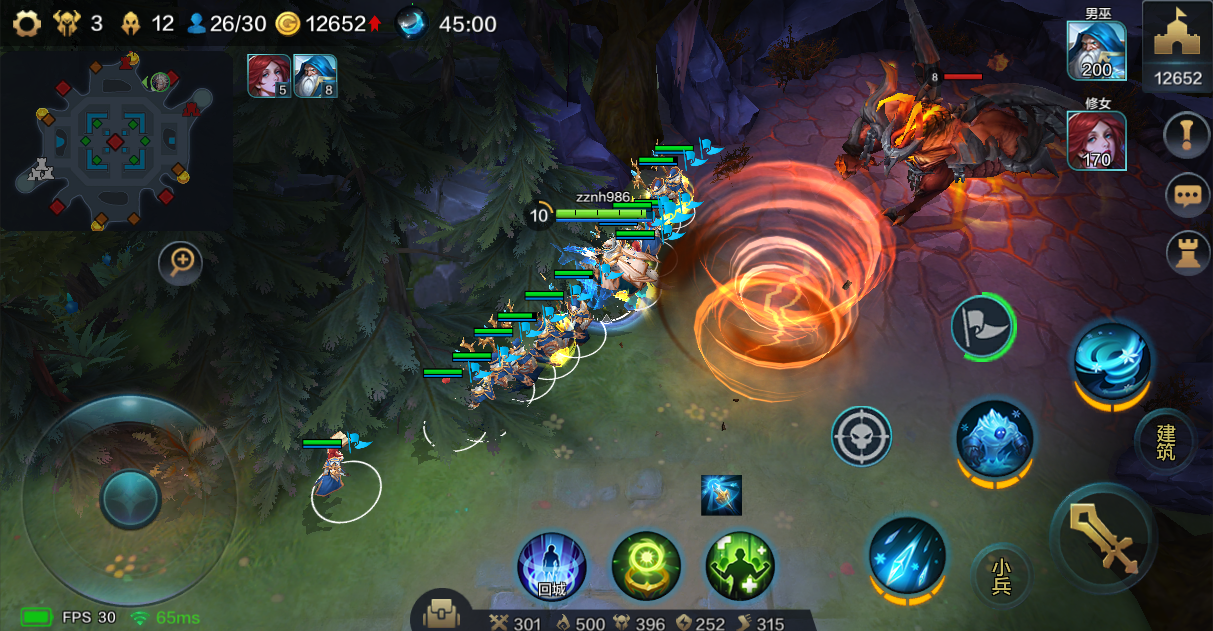
Task: Use the frost whirlwind skill
Action: tap(1112, 359)
